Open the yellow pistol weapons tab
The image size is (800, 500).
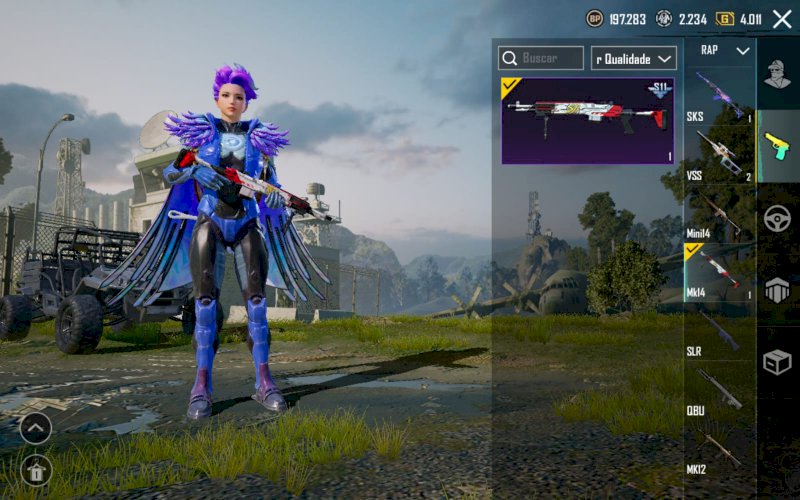point(777,145)
